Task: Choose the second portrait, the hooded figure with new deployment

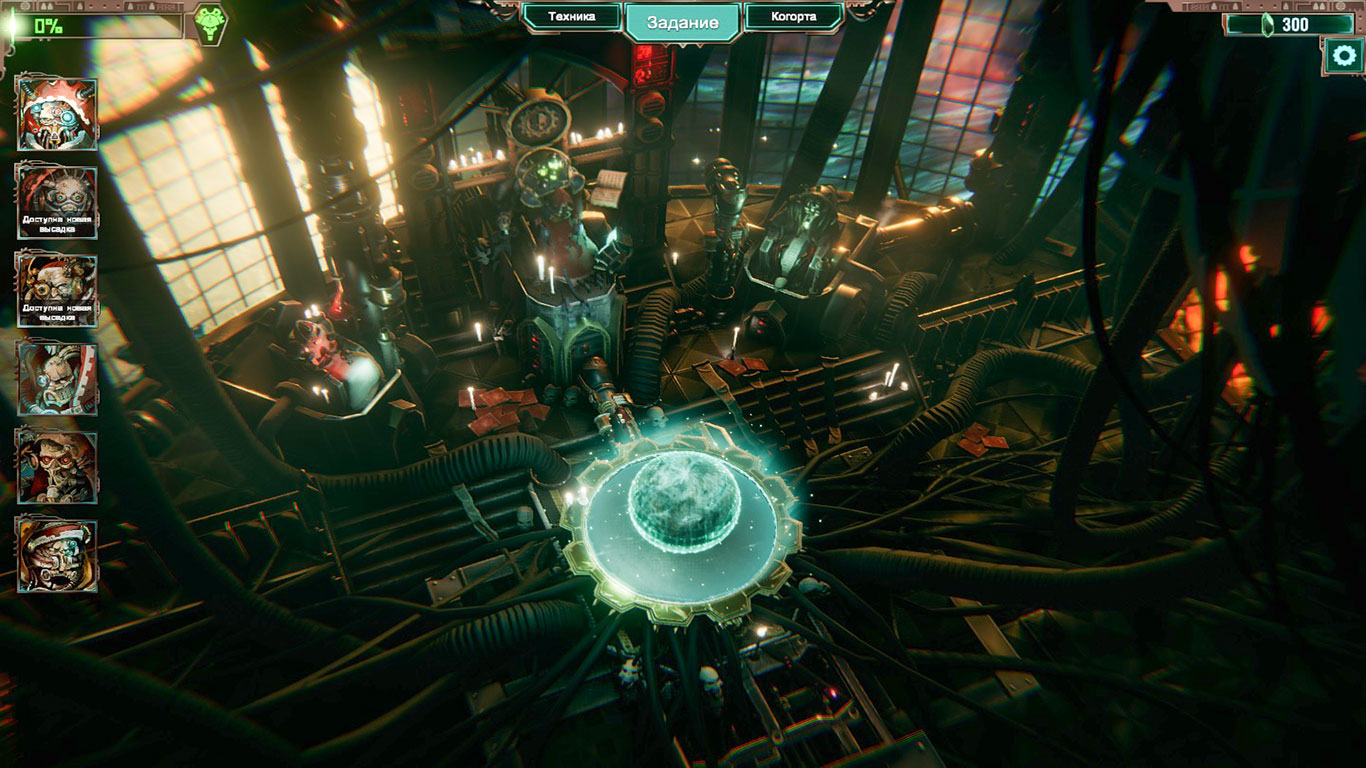Action: pos(57,202)
